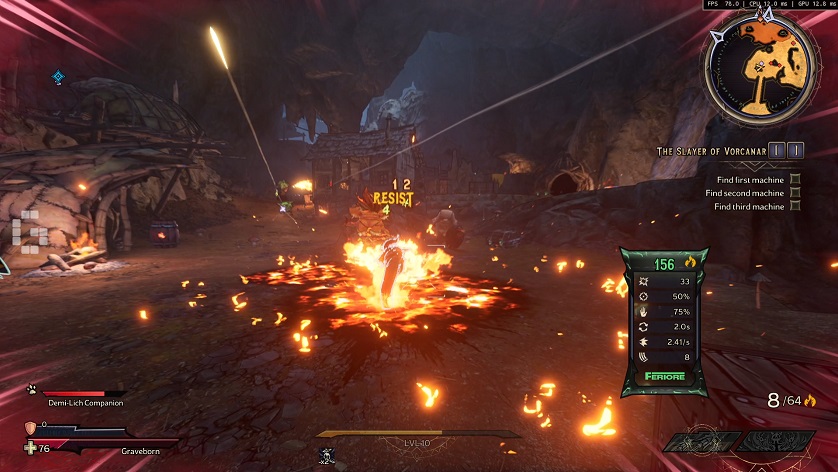838x472 pixels.
Task: Click the Find second machine objective
Action: (x=744, y=193)
